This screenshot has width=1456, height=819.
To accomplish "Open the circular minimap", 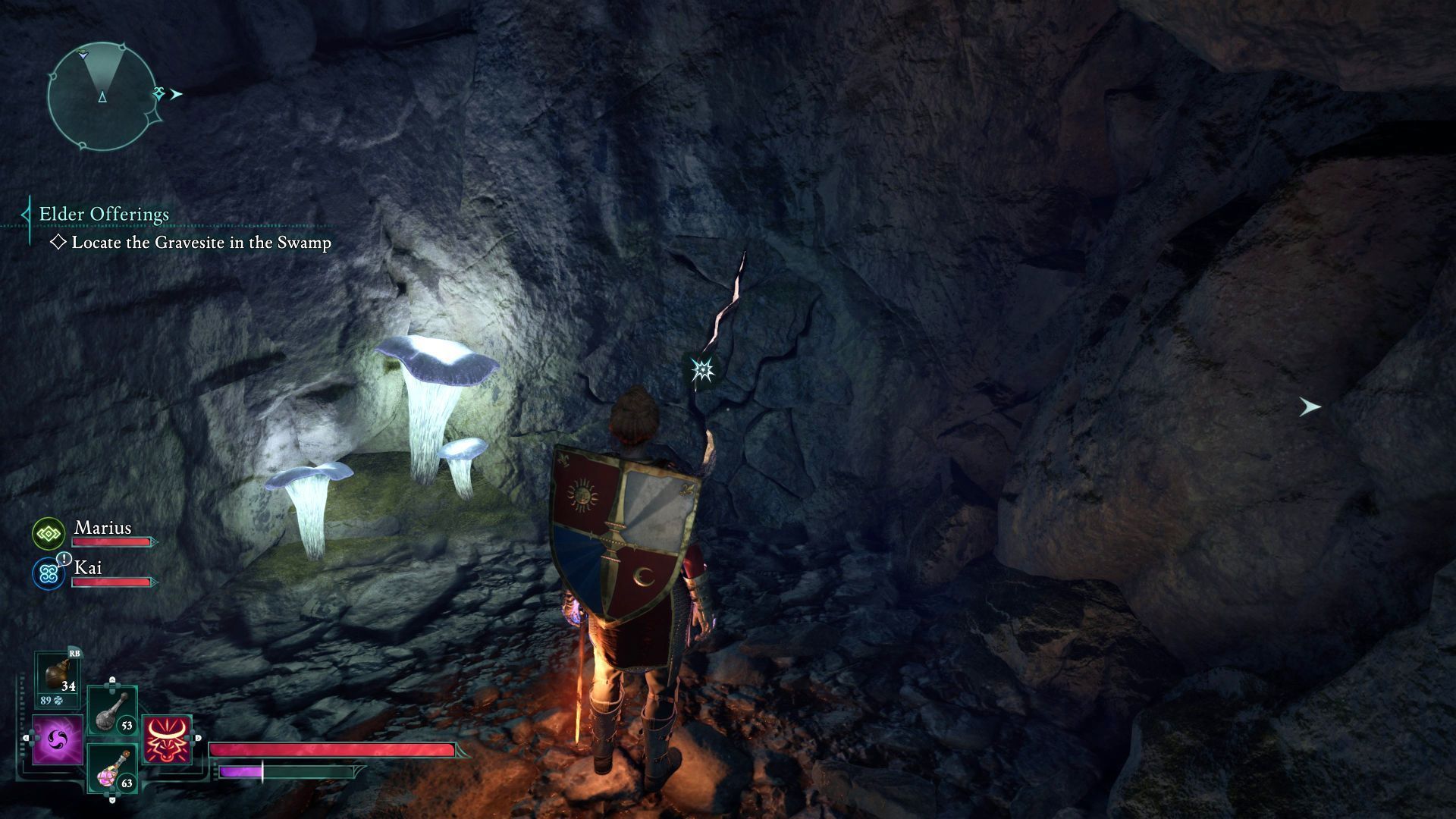I will click(102, 96).
